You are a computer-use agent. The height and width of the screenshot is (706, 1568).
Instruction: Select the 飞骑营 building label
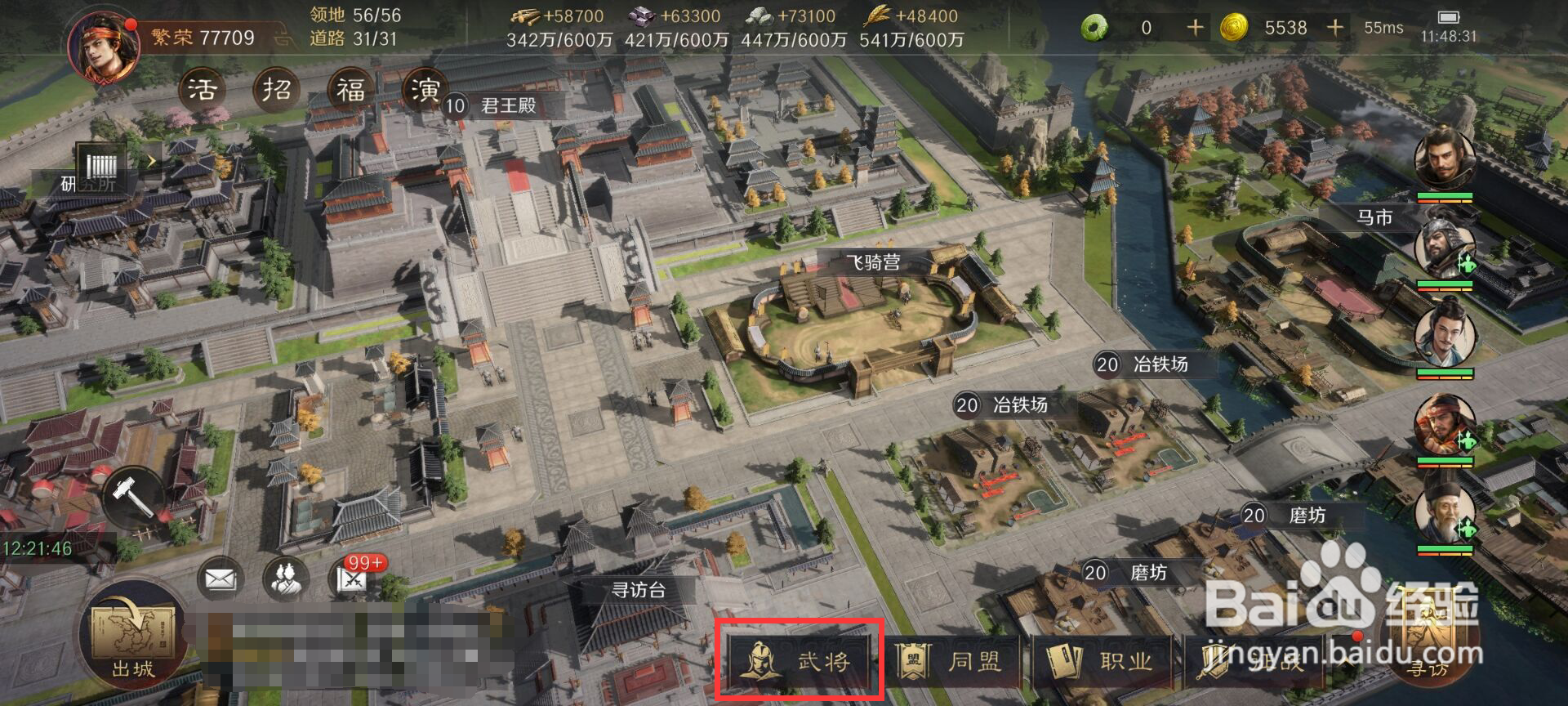coord(872,262)
